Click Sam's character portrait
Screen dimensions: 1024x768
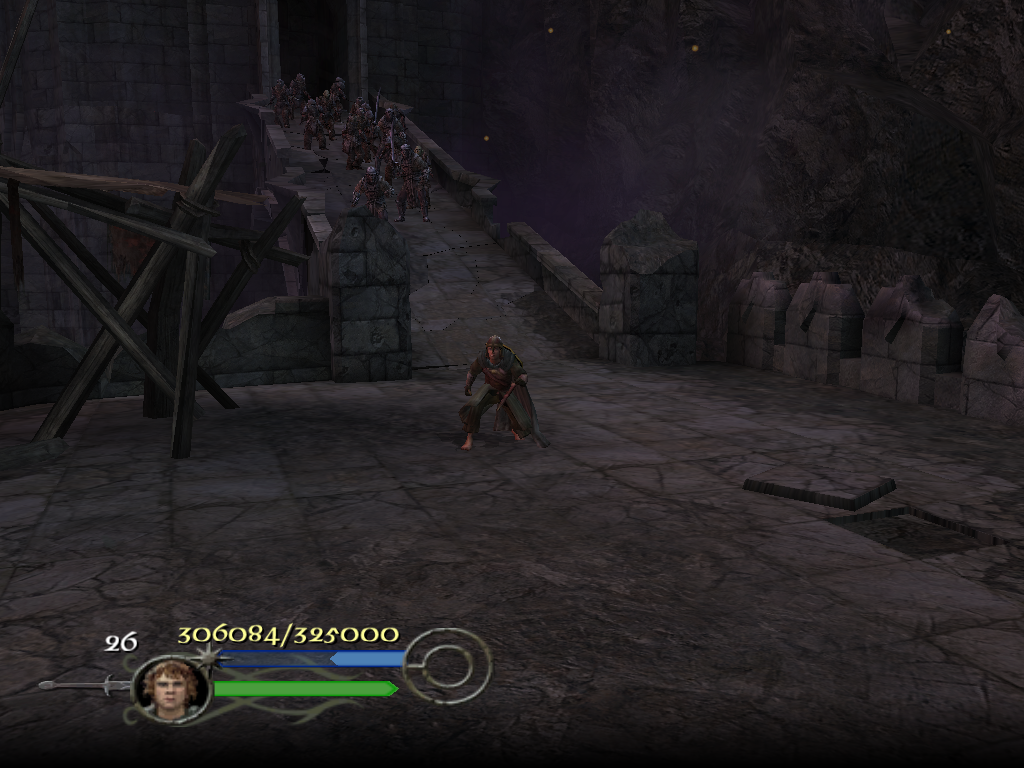point(170,687)
